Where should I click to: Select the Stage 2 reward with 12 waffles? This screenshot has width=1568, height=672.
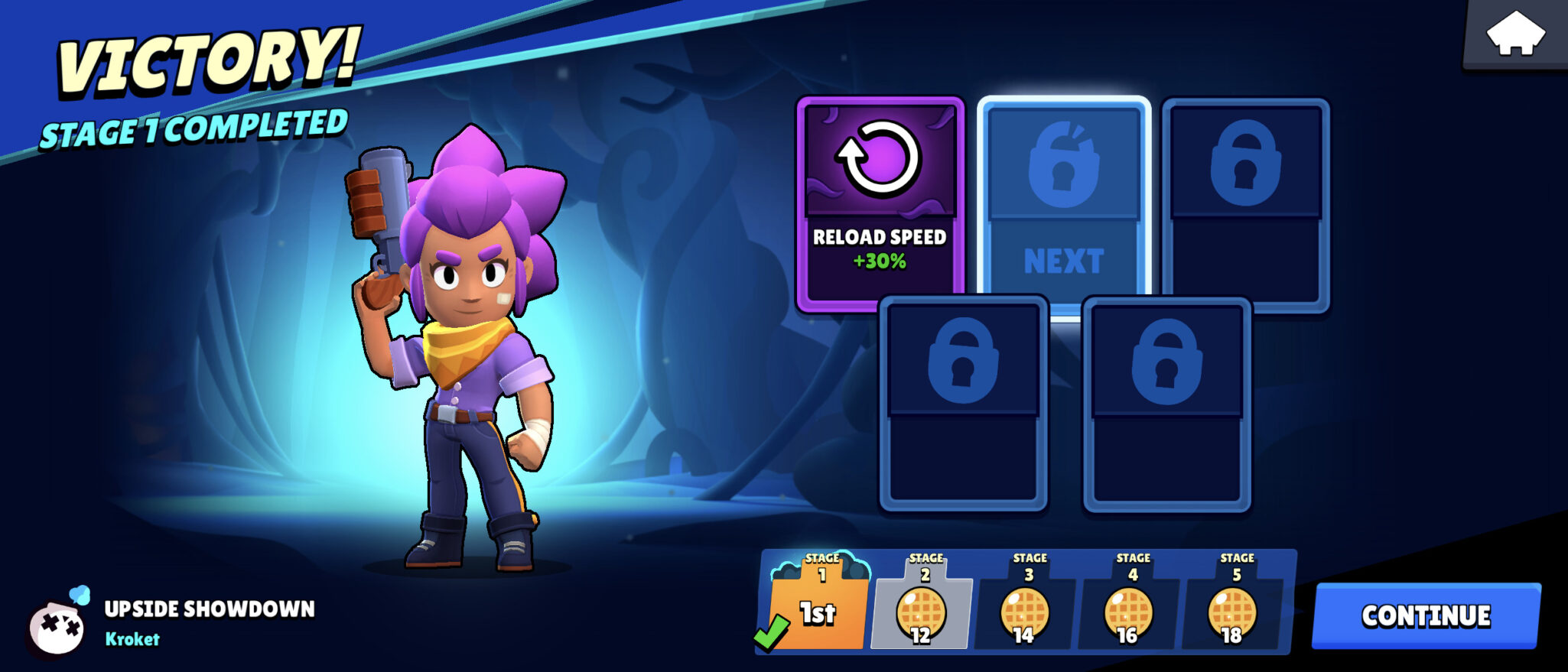click(x=922, y=610)
